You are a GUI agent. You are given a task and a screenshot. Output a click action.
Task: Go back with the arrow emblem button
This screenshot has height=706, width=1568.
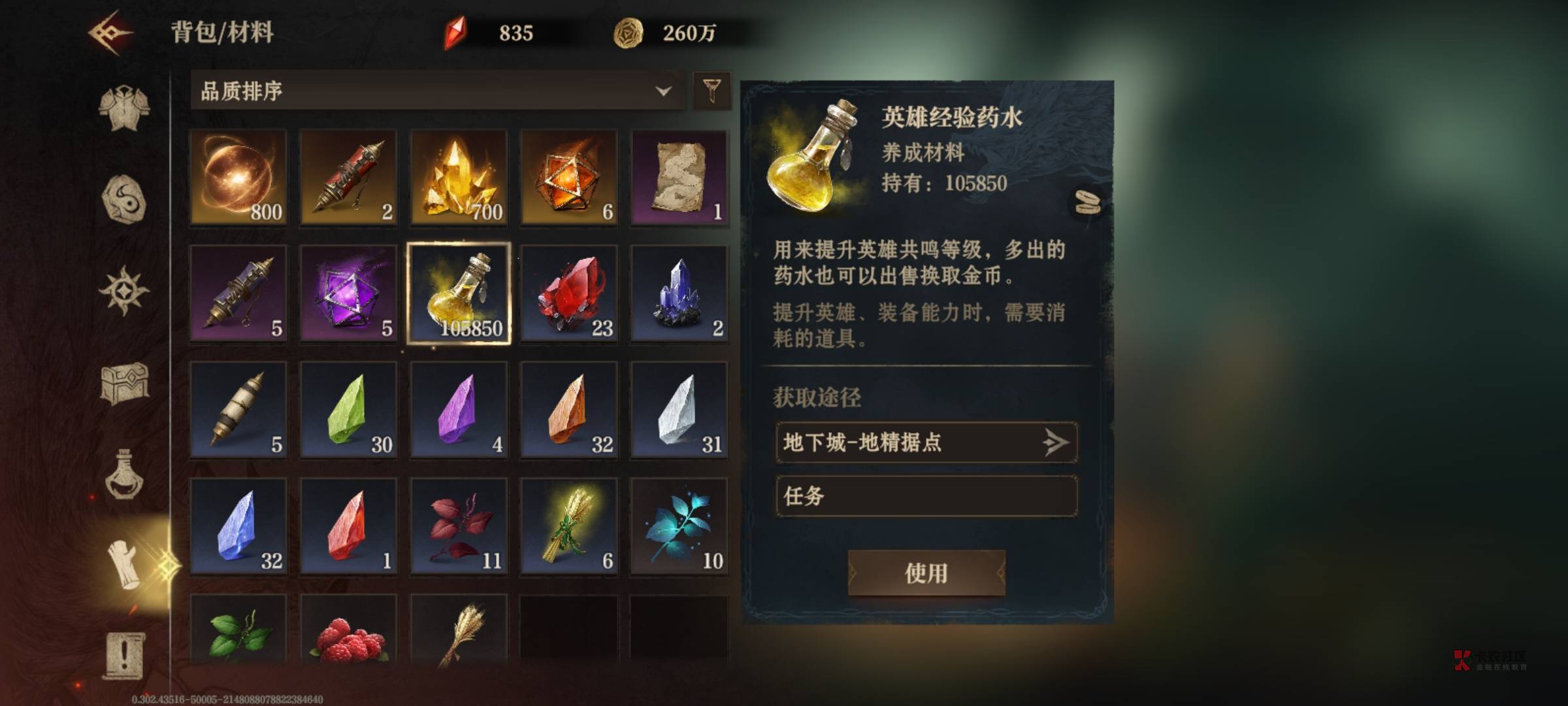(x=111, y=33)
